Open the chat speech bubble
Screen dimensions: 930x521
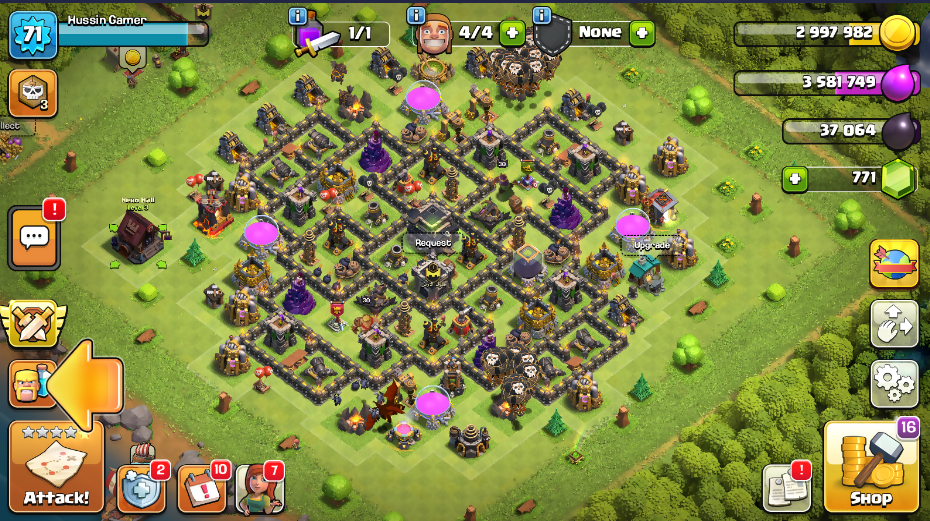click(x=35, y=238)
